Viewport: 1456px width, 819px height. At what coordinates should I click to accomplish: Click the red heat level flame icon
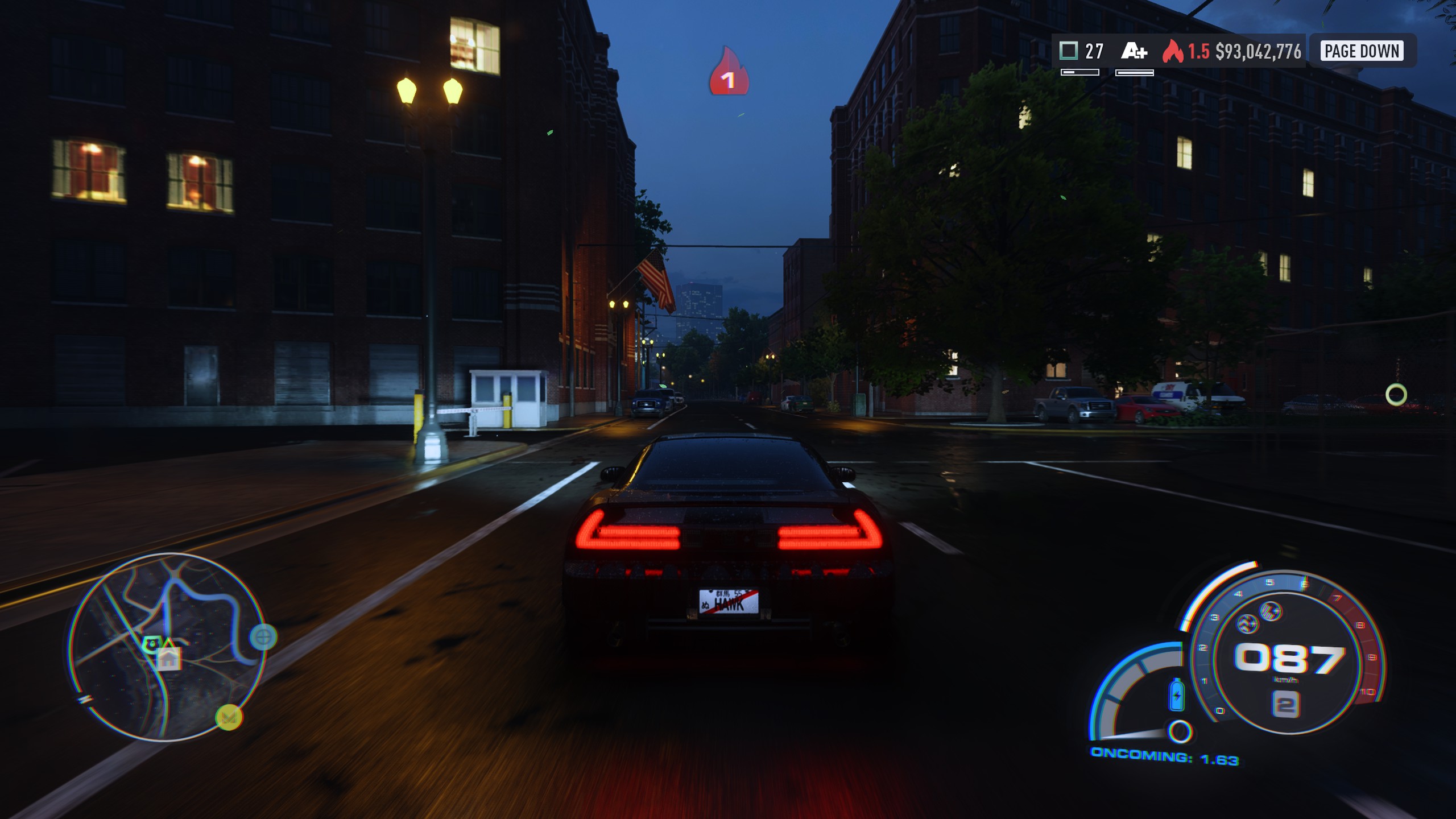[1172, 51]
